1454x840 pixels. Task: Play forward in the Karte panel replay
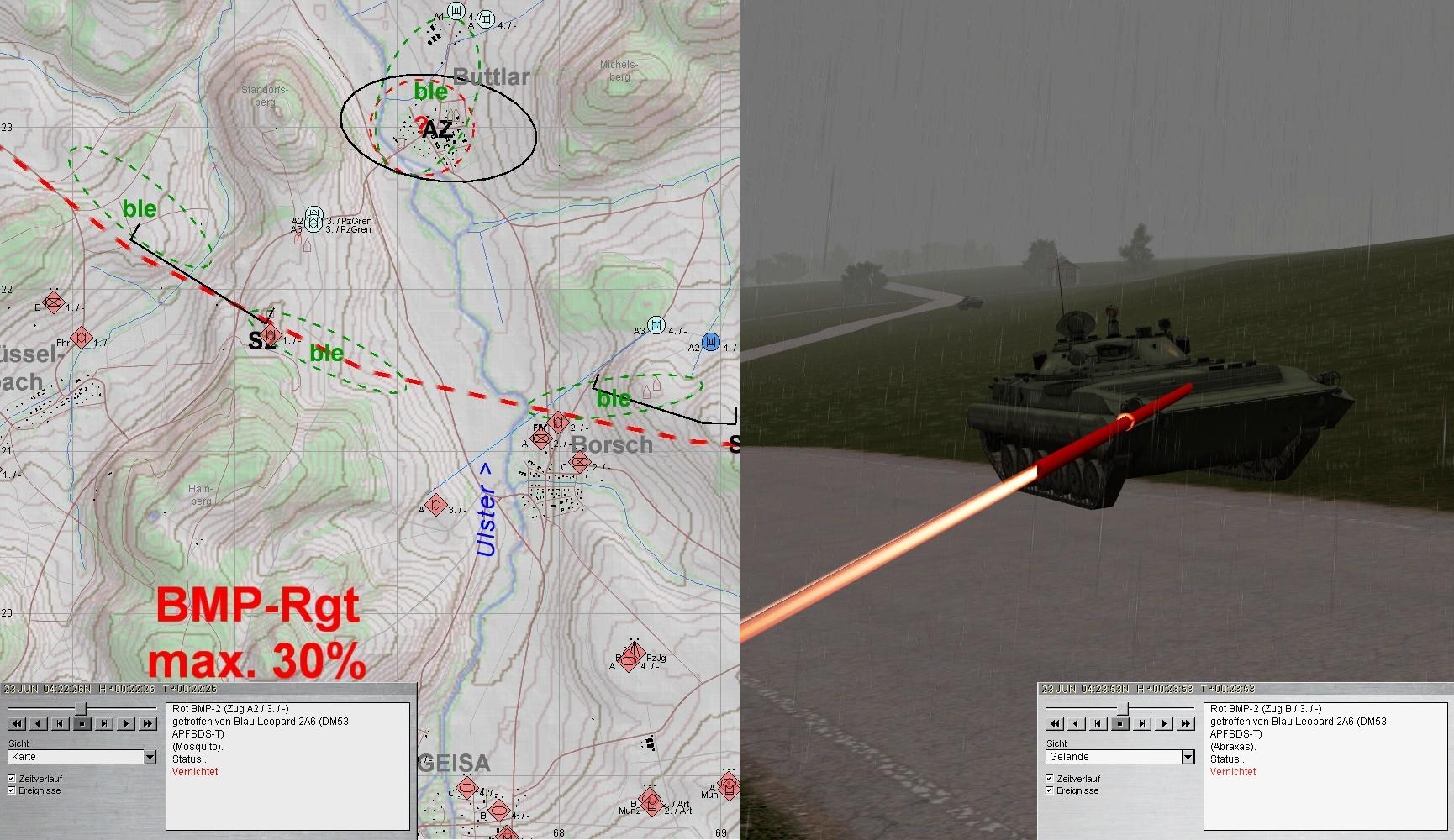(x=126, y=723)
